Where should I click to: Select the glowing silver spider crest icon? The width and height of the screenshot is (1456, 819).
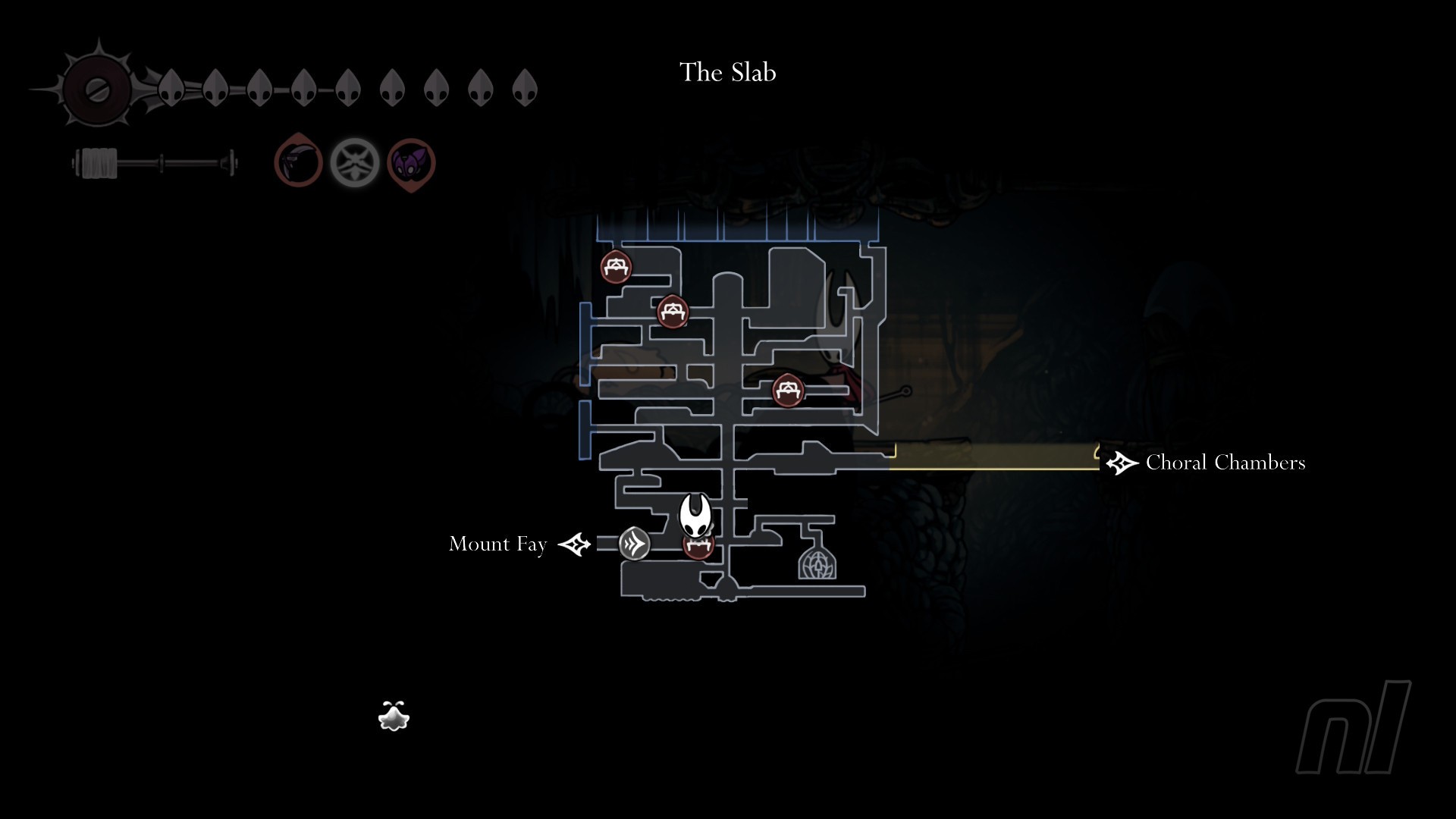point(354,162)
